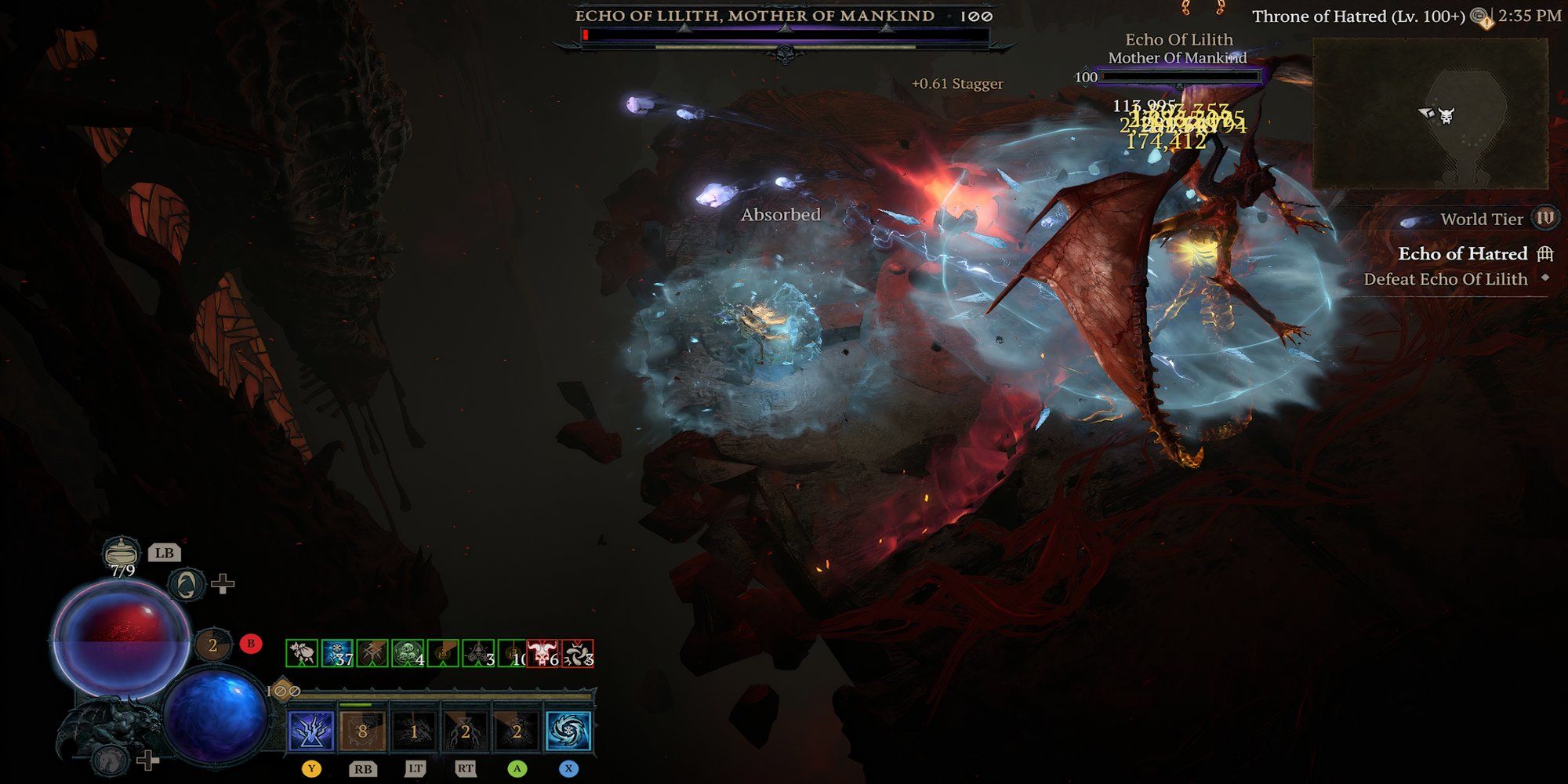Open the minimap
This screenshot has height=784, width=1568.
[1430, 114]
